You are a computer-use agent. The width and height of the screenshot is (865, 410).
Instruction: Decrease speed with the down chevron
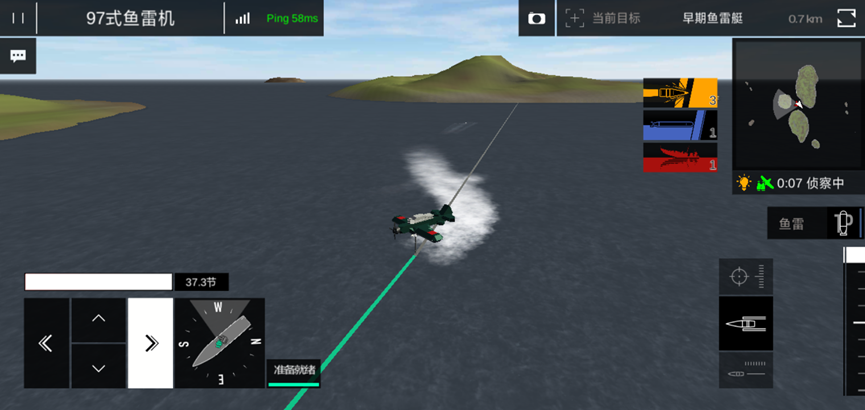pos(98,367)
